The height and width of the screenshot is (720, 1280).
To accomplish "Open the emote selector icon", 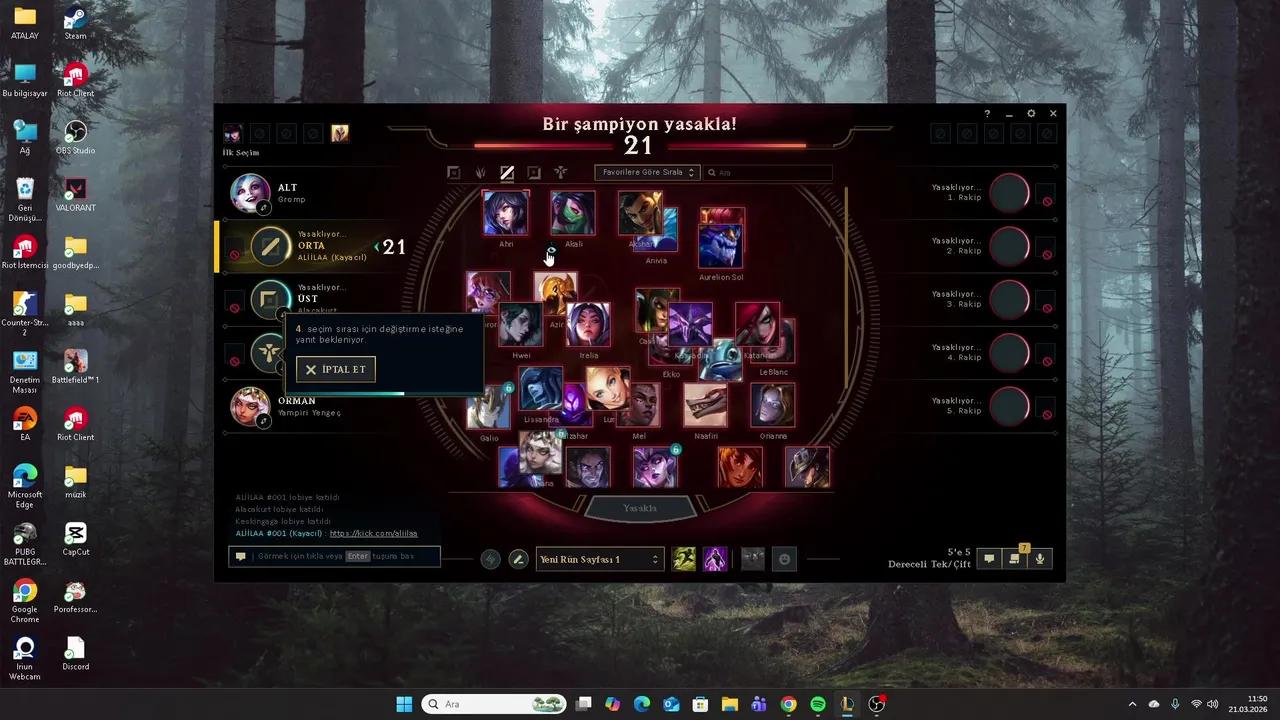I will pyautogui.click(x=785, y=558).
